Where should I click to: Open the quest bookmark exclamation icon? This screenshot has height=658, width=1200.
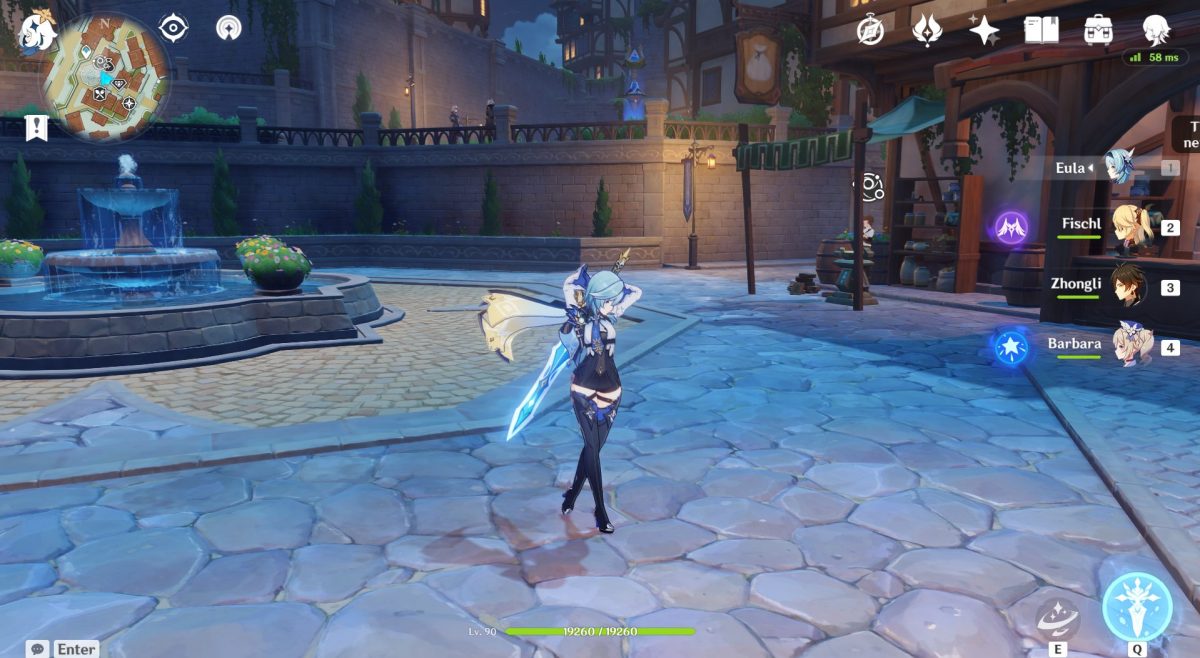[37, 127]
